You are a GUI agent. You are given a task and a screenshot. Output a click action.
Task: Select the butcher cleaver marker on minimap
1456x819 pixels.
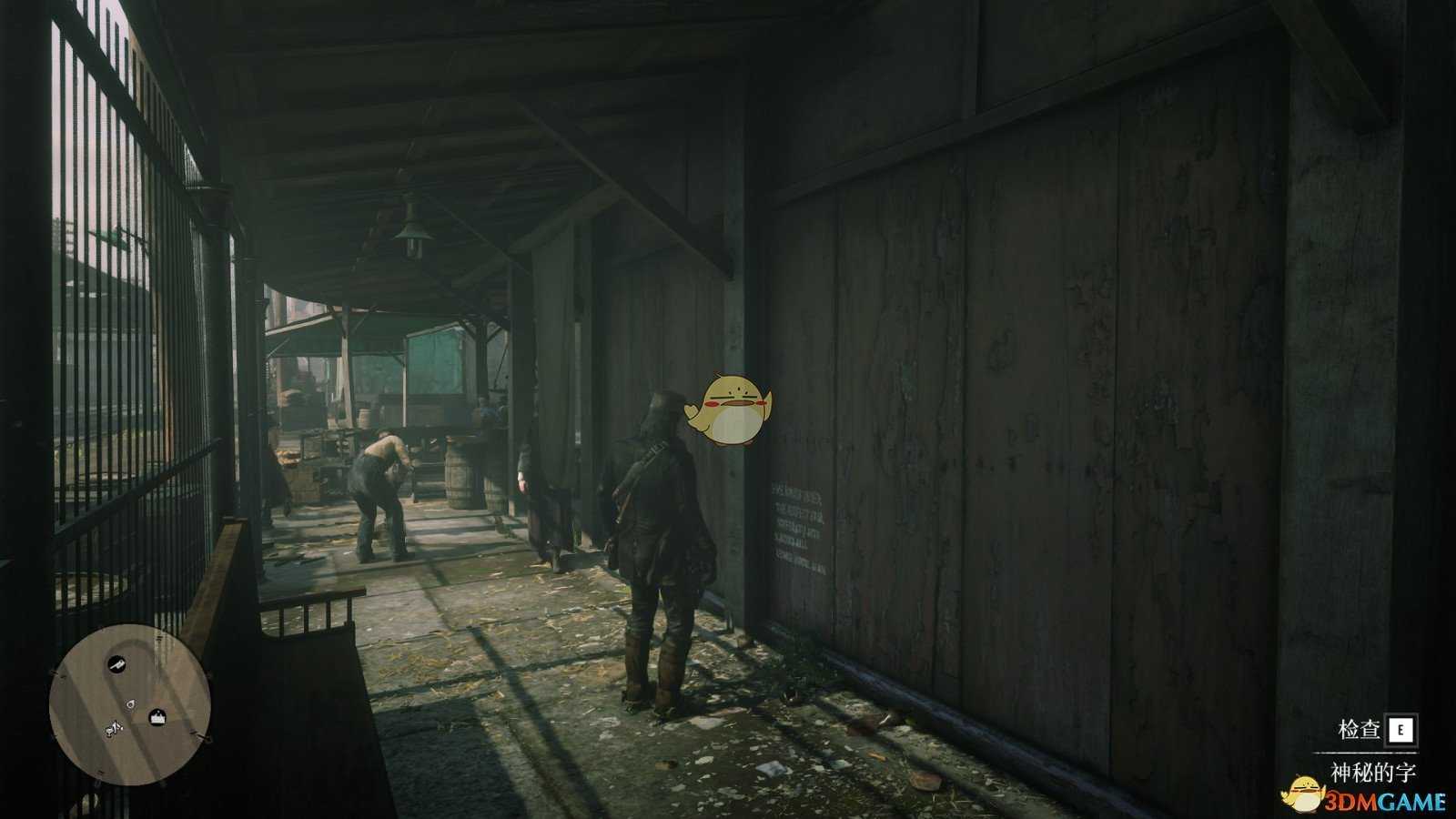click(117, 666)
